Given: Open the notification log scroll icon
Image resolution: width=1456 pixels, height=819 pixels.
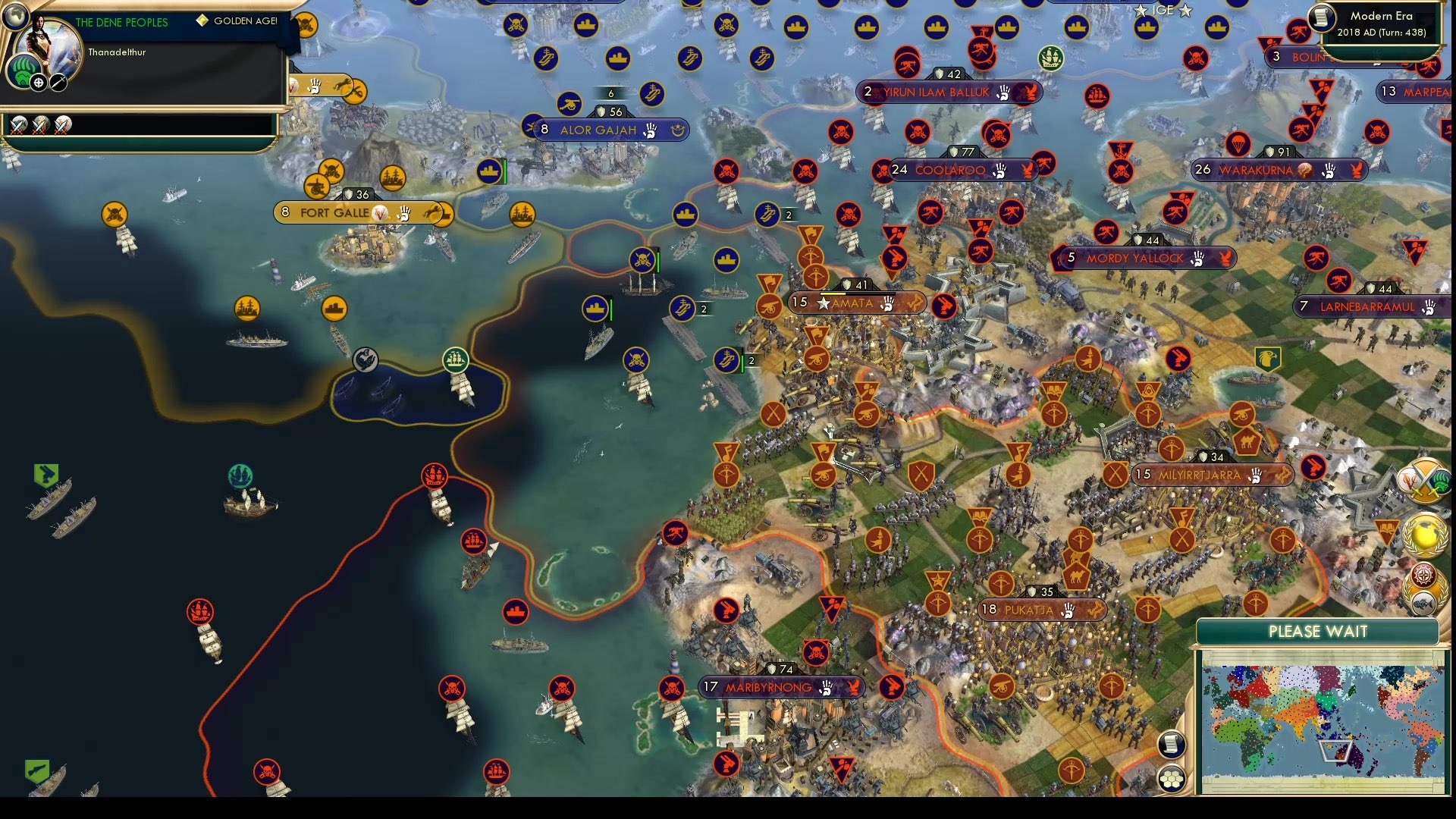Looking at the screenshot, I should point(1172,745).
